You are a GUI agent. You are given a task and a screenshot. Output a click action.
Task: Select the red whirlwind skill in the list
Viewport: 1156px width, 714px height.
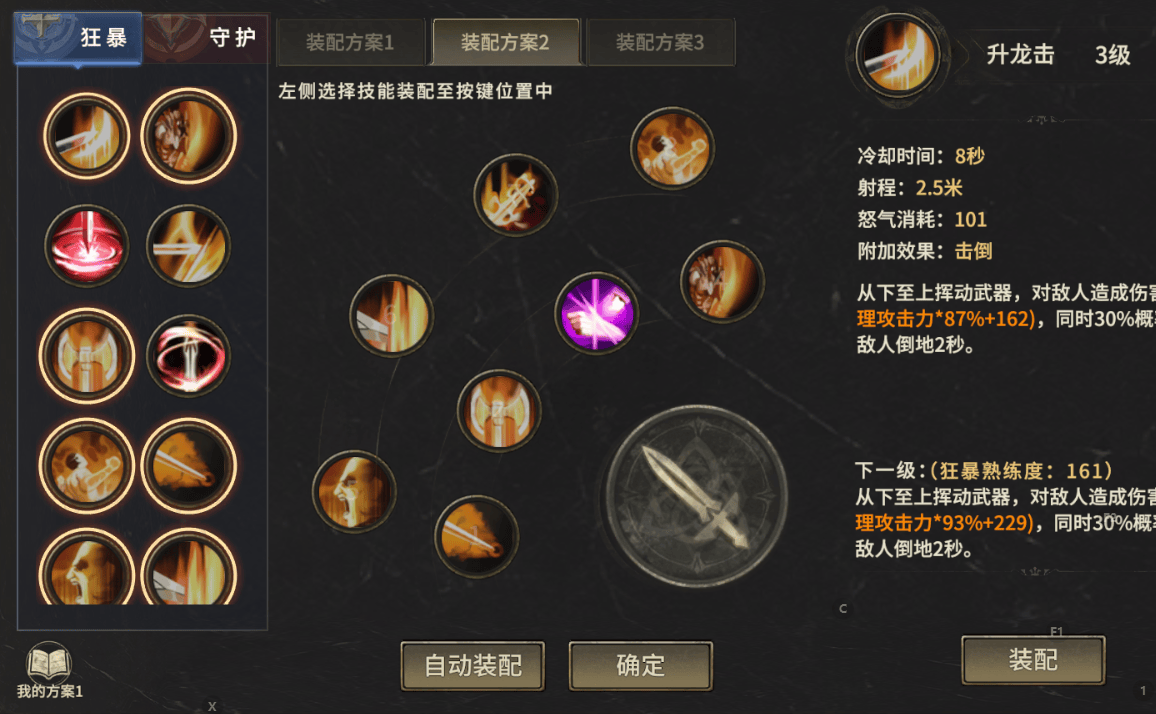point(188,356)
